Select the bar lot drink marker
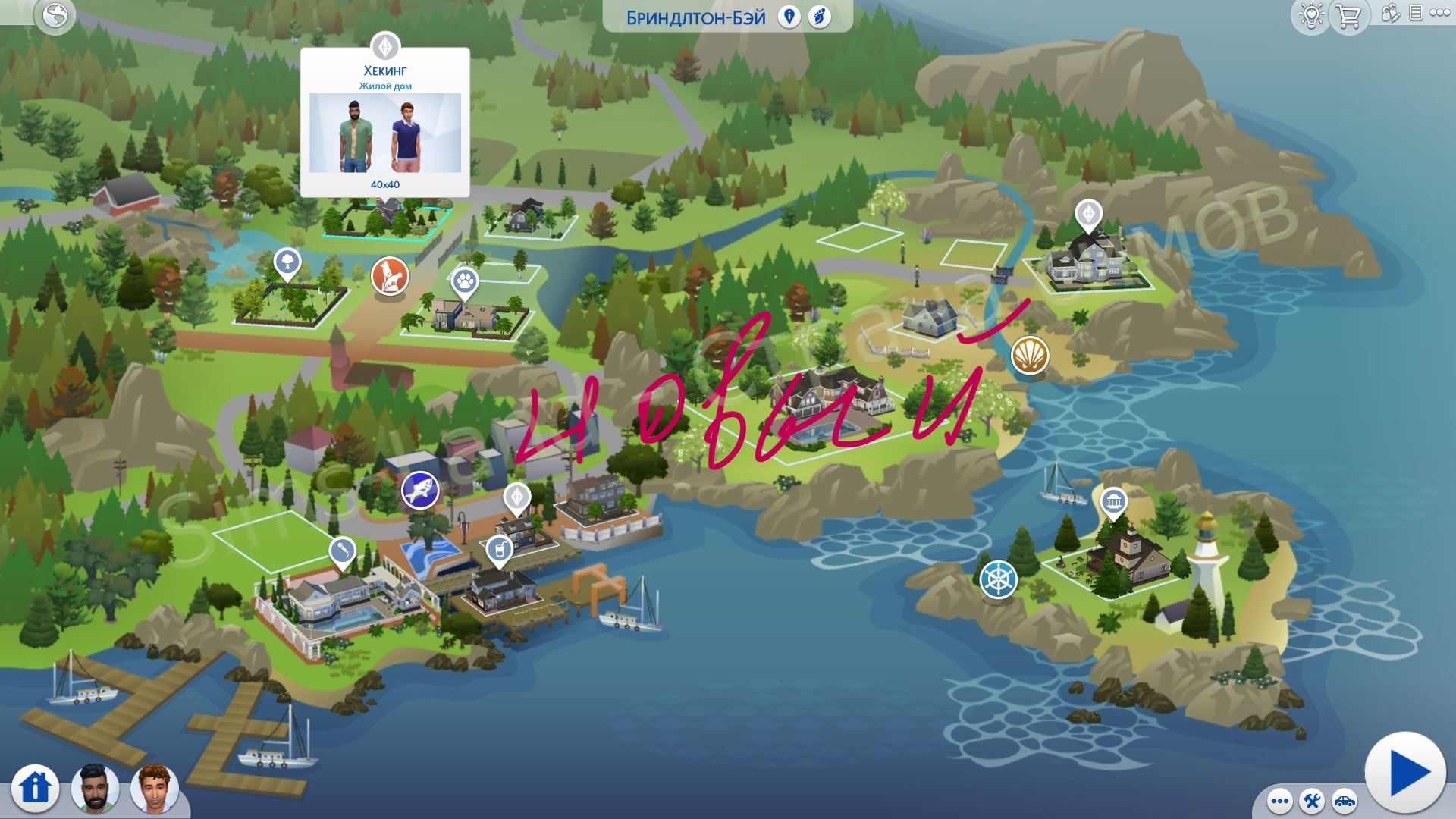 (498, 549)
